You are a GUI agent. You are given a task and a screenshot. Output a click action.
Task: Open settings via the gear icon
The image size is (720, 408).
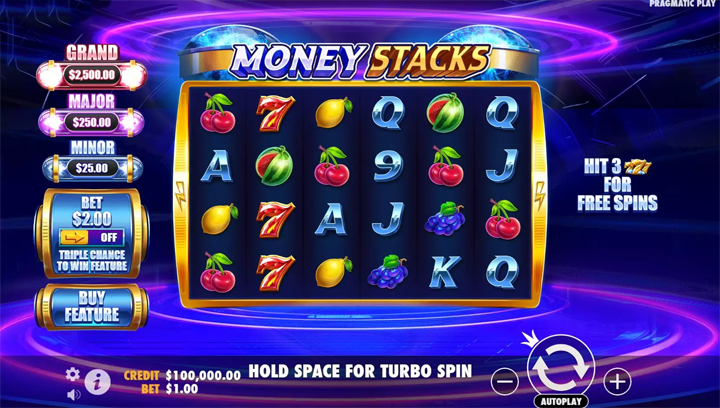tap(73, 374)
